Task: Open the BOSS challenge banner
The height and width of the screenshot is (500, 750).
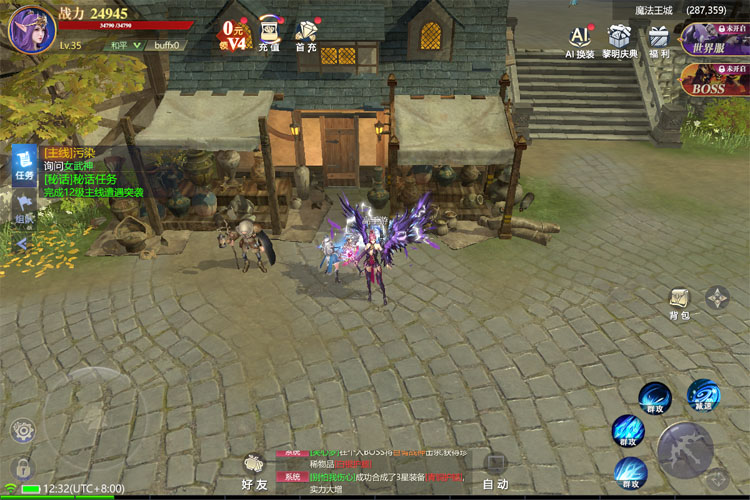Action: (x=714, y=80)
